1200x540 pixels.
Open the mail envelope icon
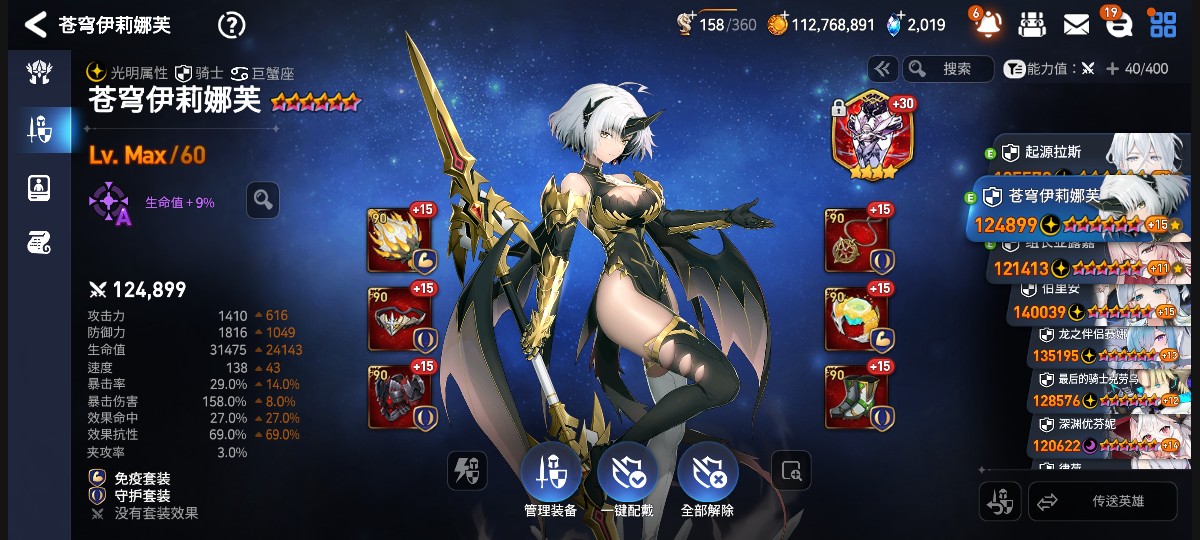[x=1076, y=24]
